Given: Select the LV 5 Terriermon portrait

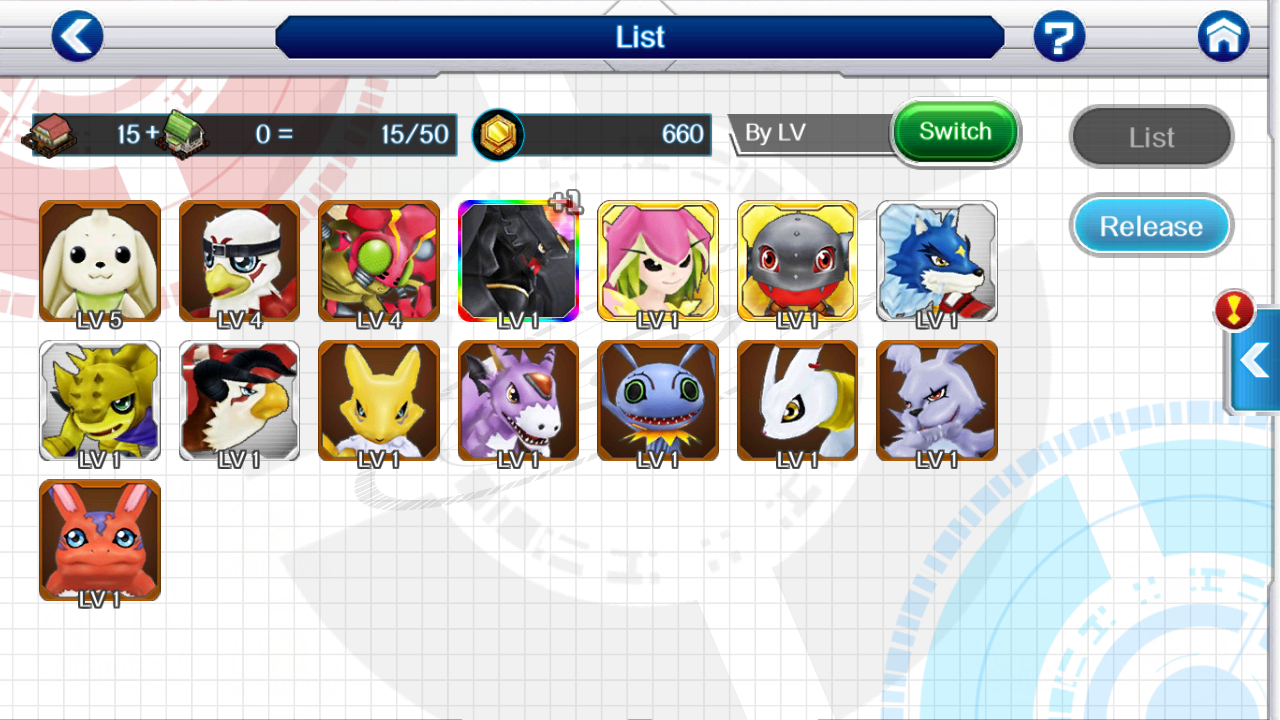Looking at the screenshot, I should (100, 261).
